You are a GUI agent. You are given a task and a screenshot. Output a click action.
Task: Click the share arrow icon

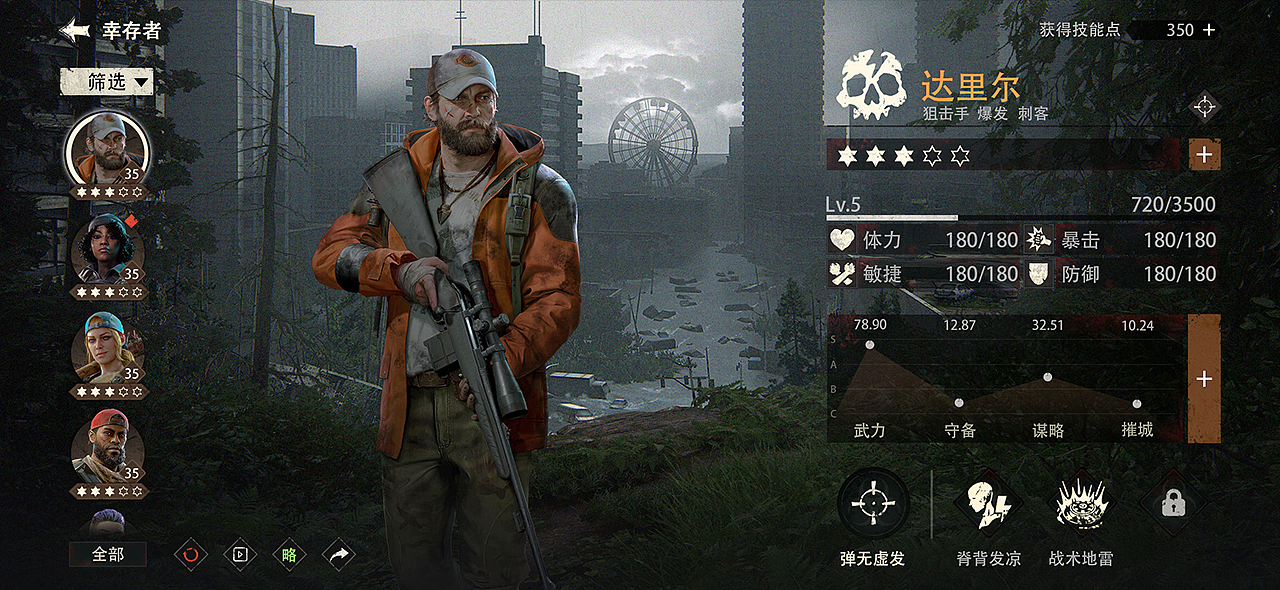tap(339, 554)
